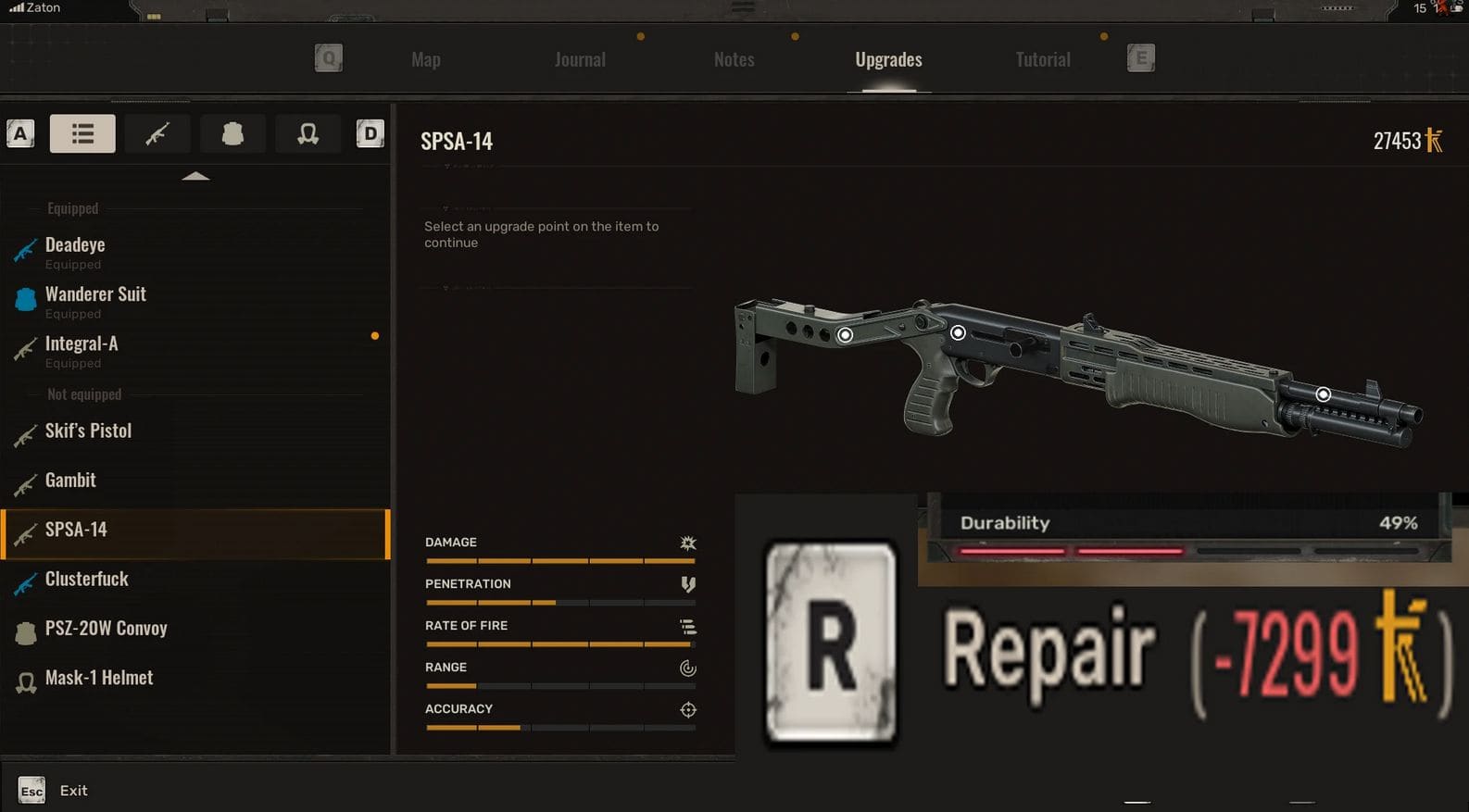Show all items list filter
This screenshot has width=1469, height=812.
82,134
